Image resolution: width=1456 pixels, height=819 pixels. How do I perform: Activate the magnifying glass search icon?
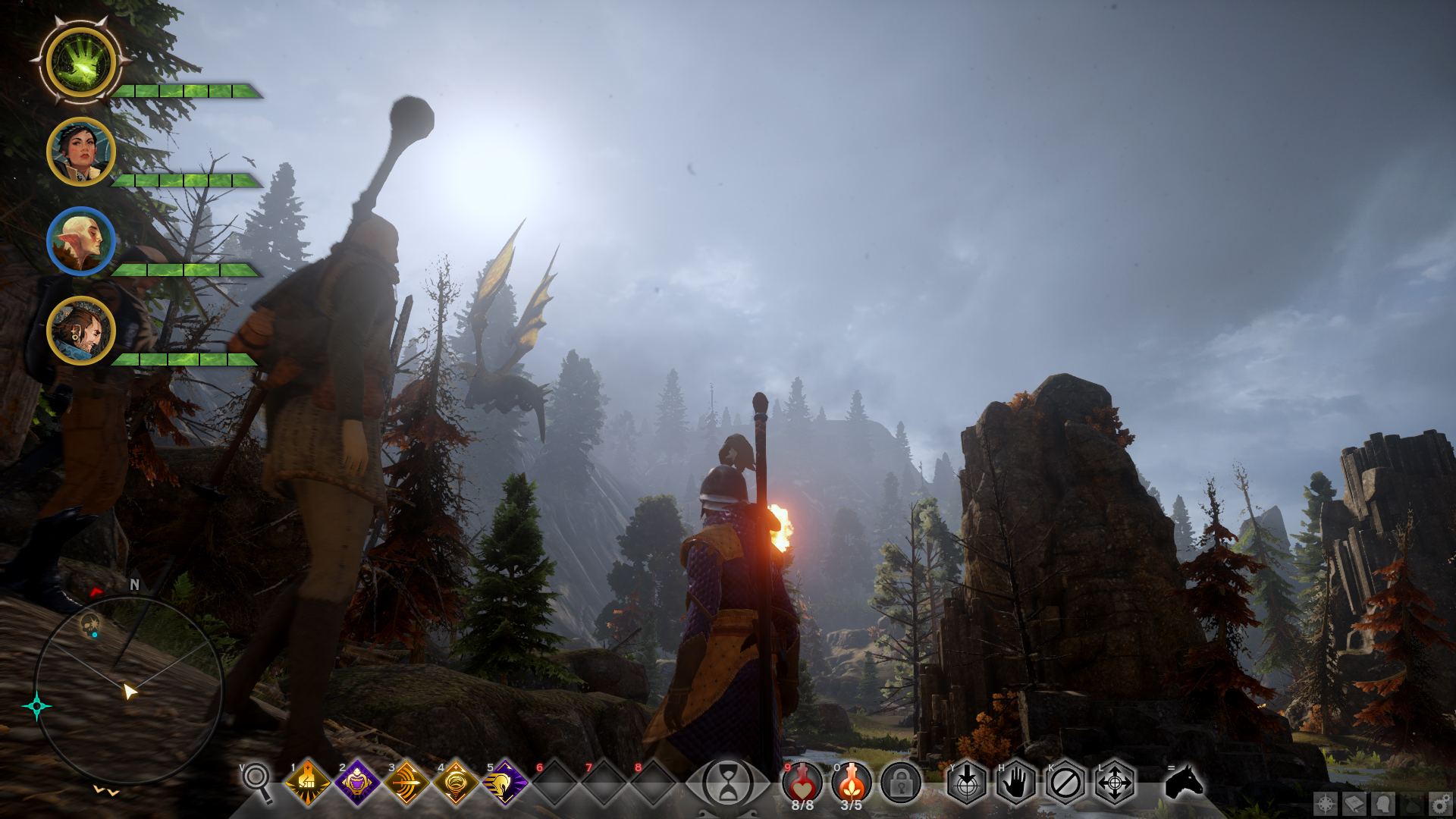point(257,780)
